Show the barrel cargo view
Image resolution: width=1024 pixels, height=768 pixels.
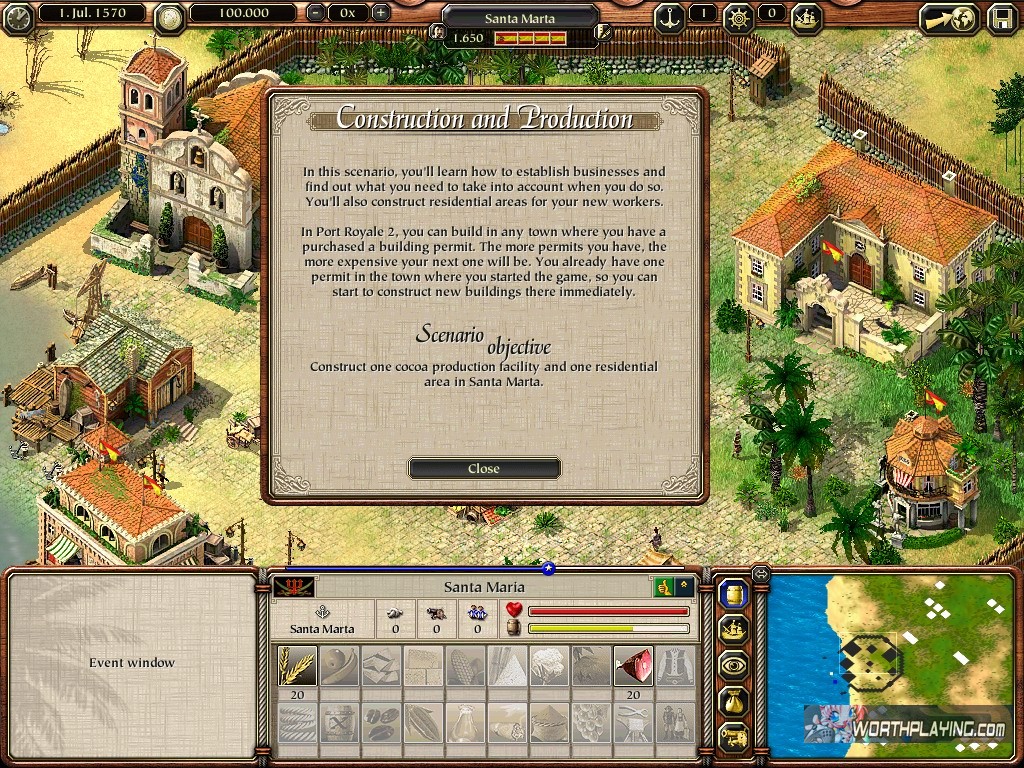click(733, 593)
